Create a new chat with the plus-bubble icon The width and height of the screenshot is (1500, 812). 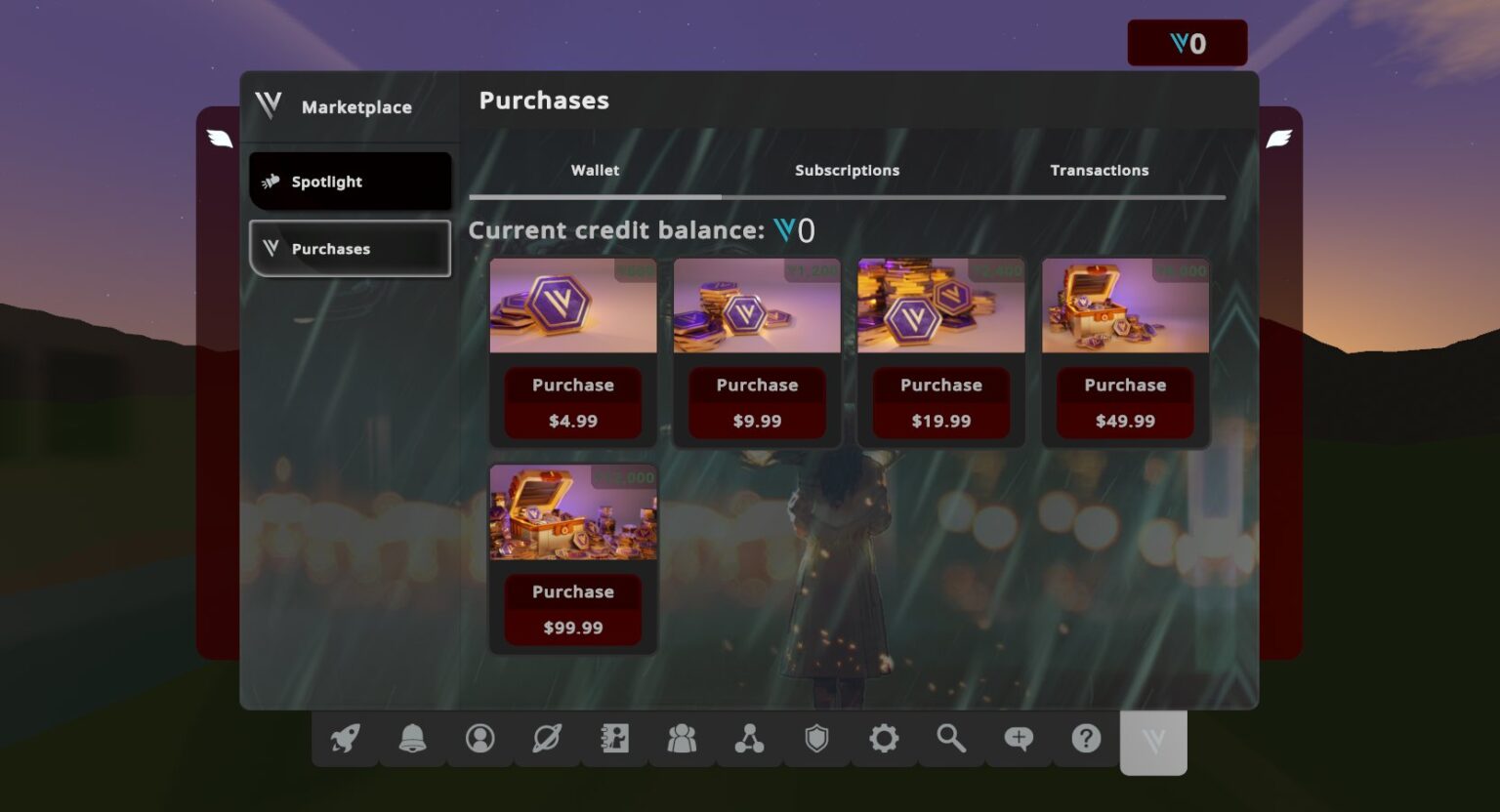tap(1019, 739)
